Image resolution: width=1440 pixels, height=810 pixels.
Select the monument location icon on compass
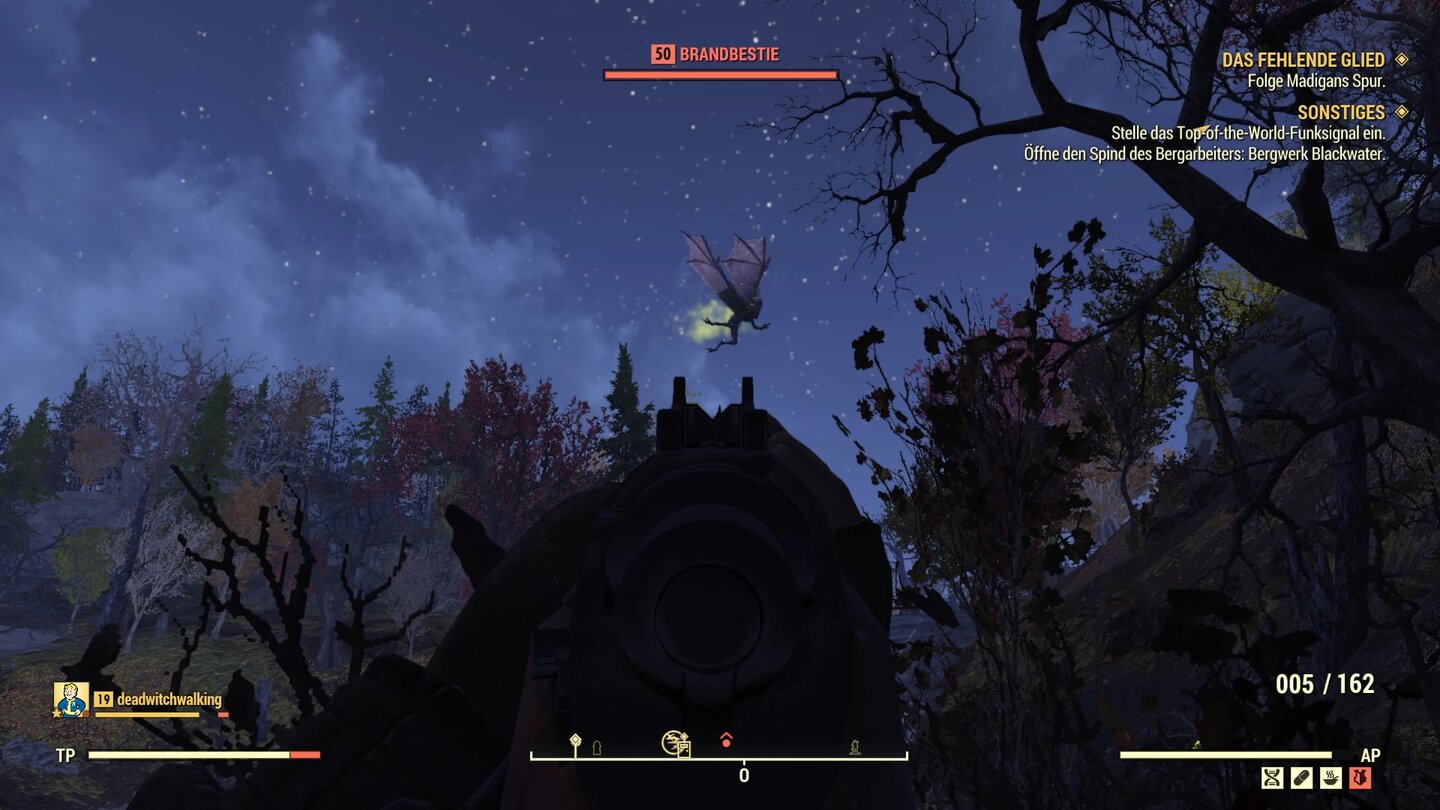pyautogui.click(x=855, y=746)
